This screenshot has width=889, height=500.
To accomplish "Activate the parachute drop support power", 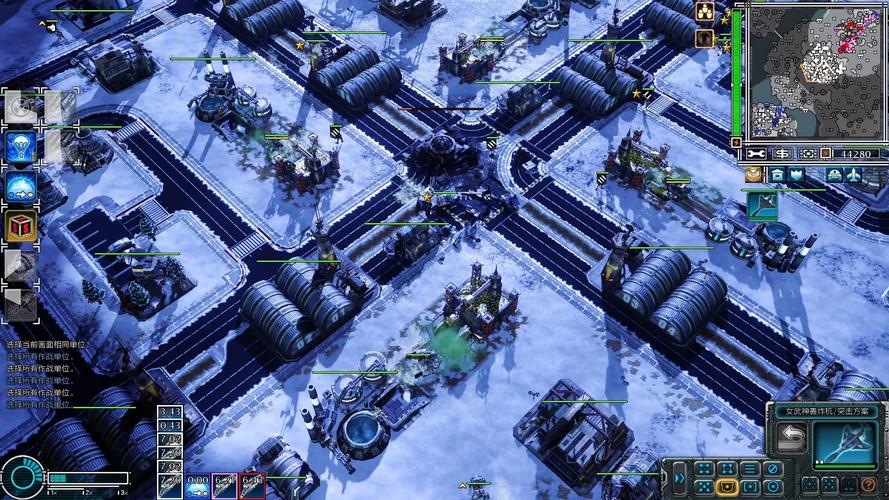I will pyautogui.click(x=21, y=147).
